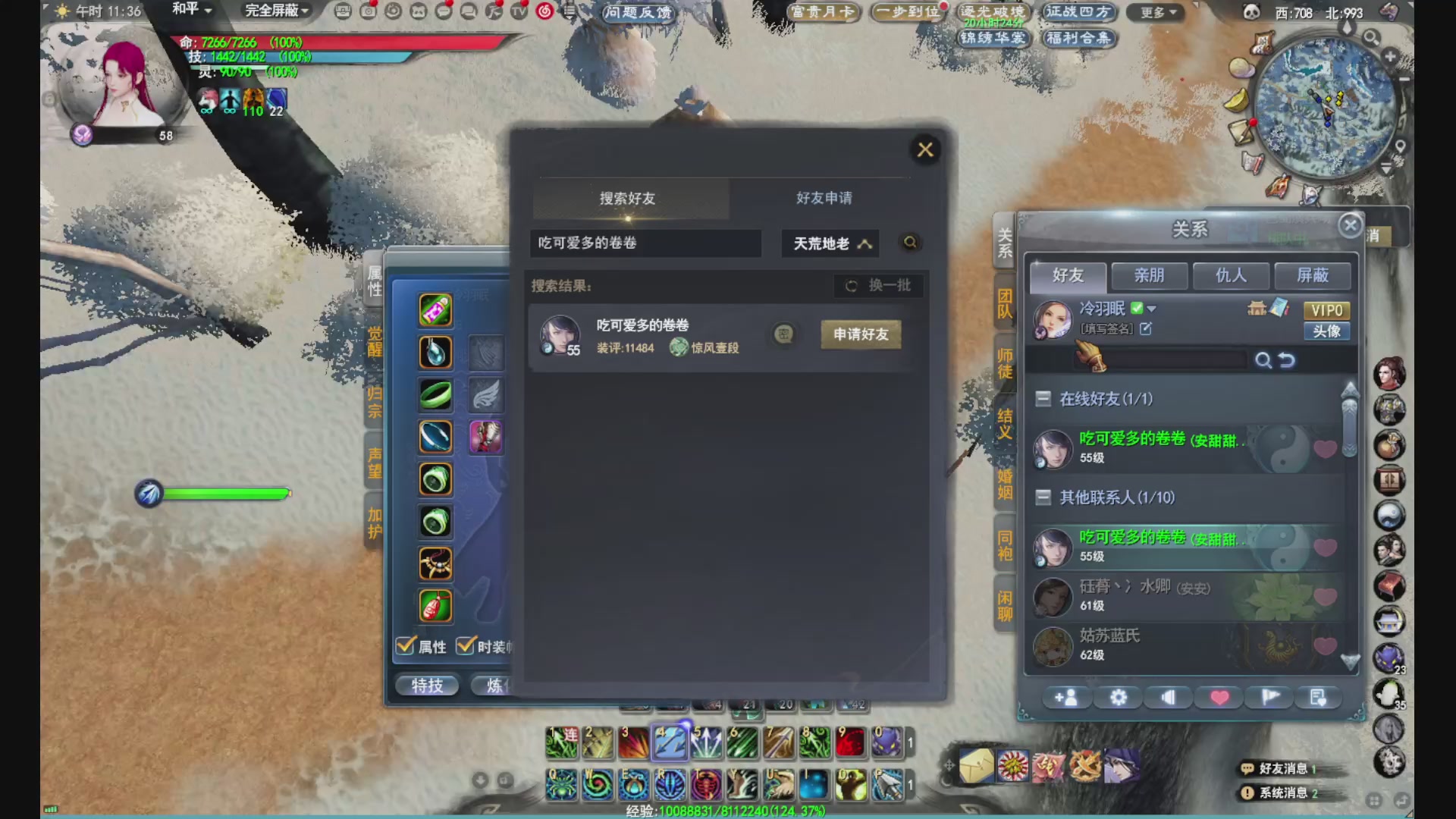Click the 换一批 refresh button
This screenshot has width=1456, height=819.
[879, 286]
